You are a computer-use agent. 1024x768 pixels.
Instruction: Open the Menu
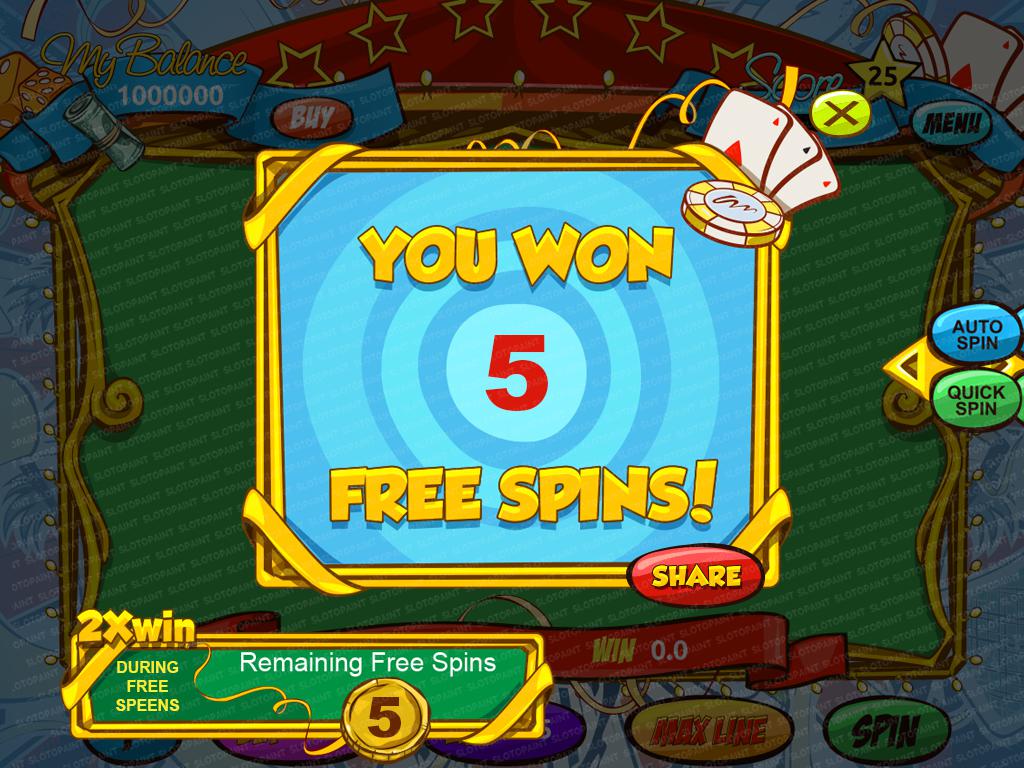[949, 124]
